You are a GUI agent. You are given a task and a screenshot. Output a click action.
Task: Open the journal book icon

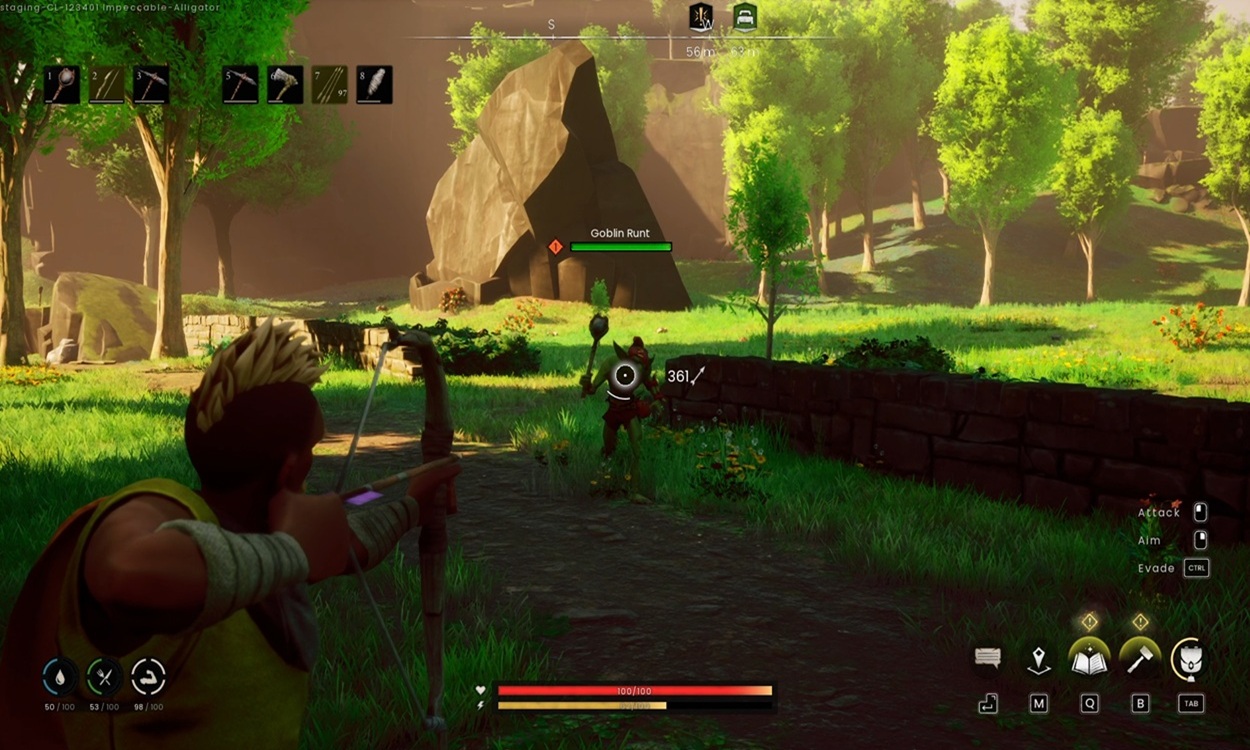[1089, 659]
